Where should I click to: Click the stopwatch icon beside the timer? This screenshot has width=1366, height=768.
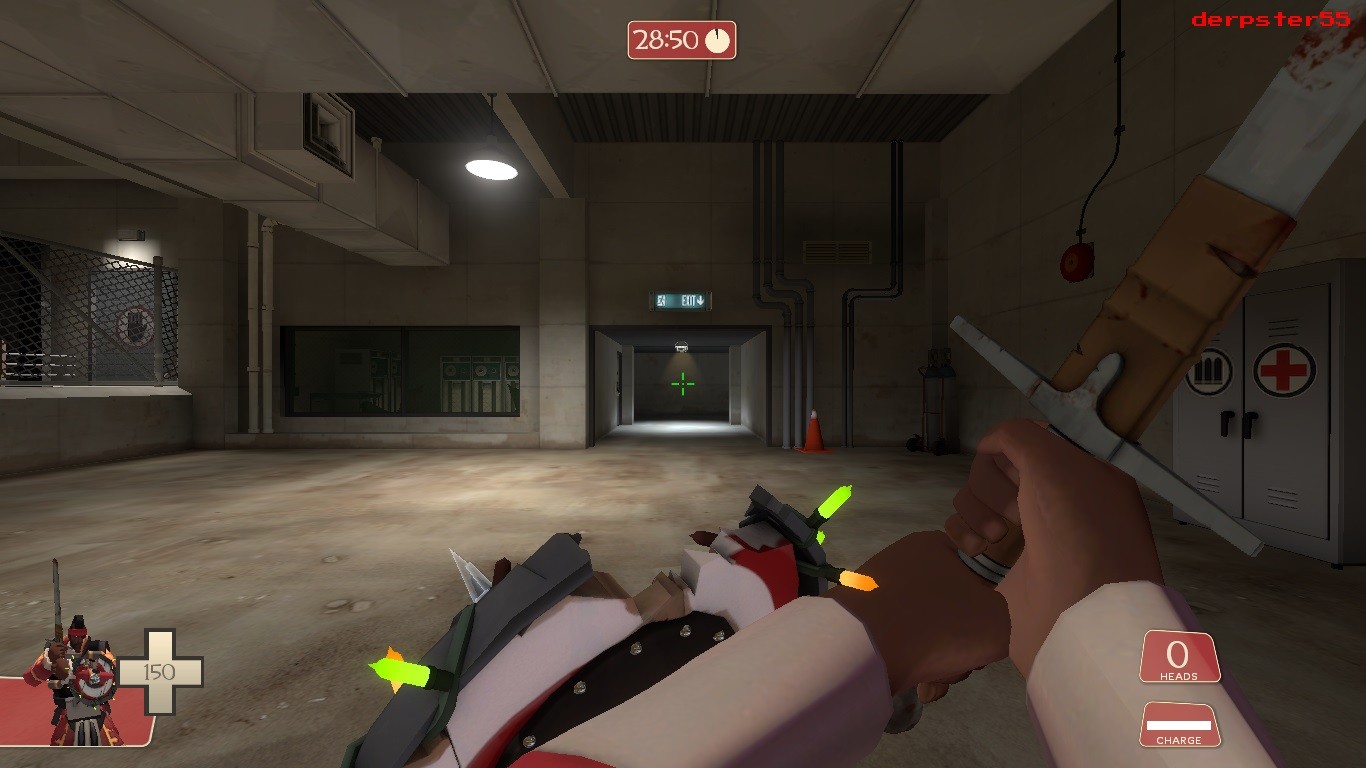(x=719, y=38)
